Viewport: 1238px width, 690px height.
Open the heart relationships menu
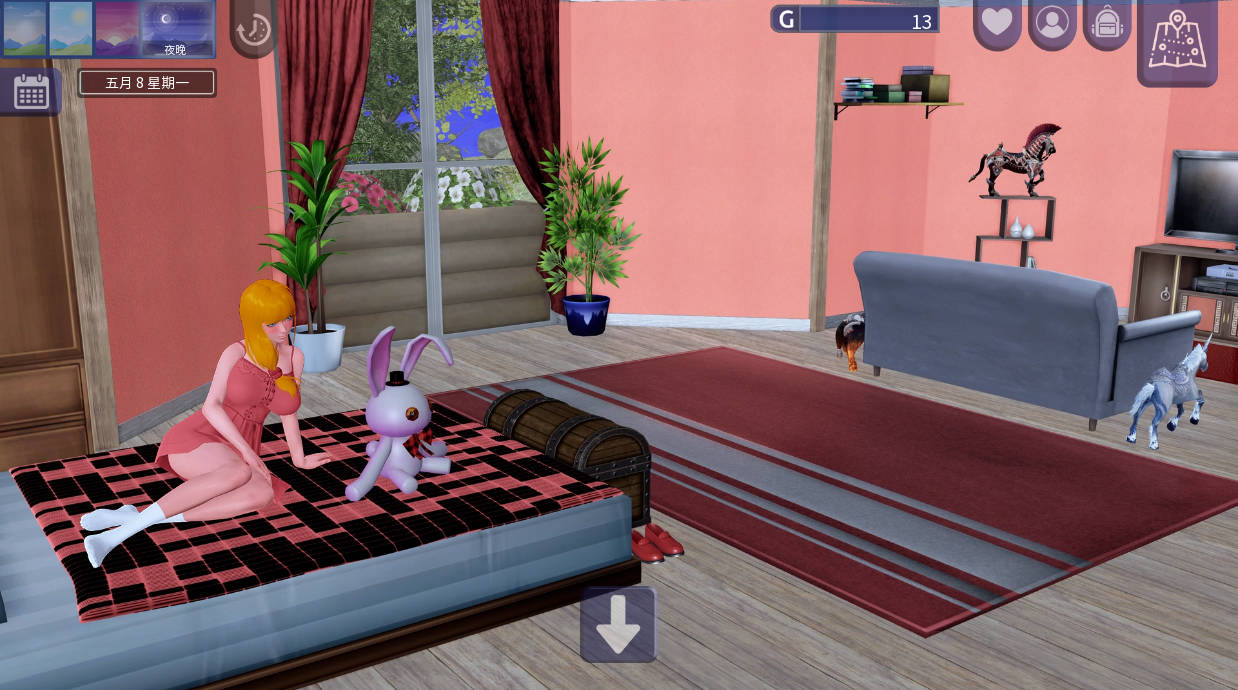tap(997, 23)
